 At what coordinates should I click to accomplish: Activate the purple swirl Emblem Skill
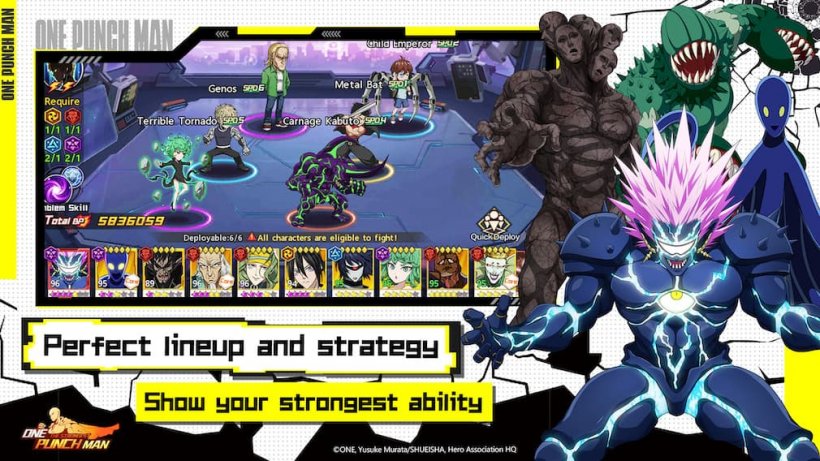(59, 187)
